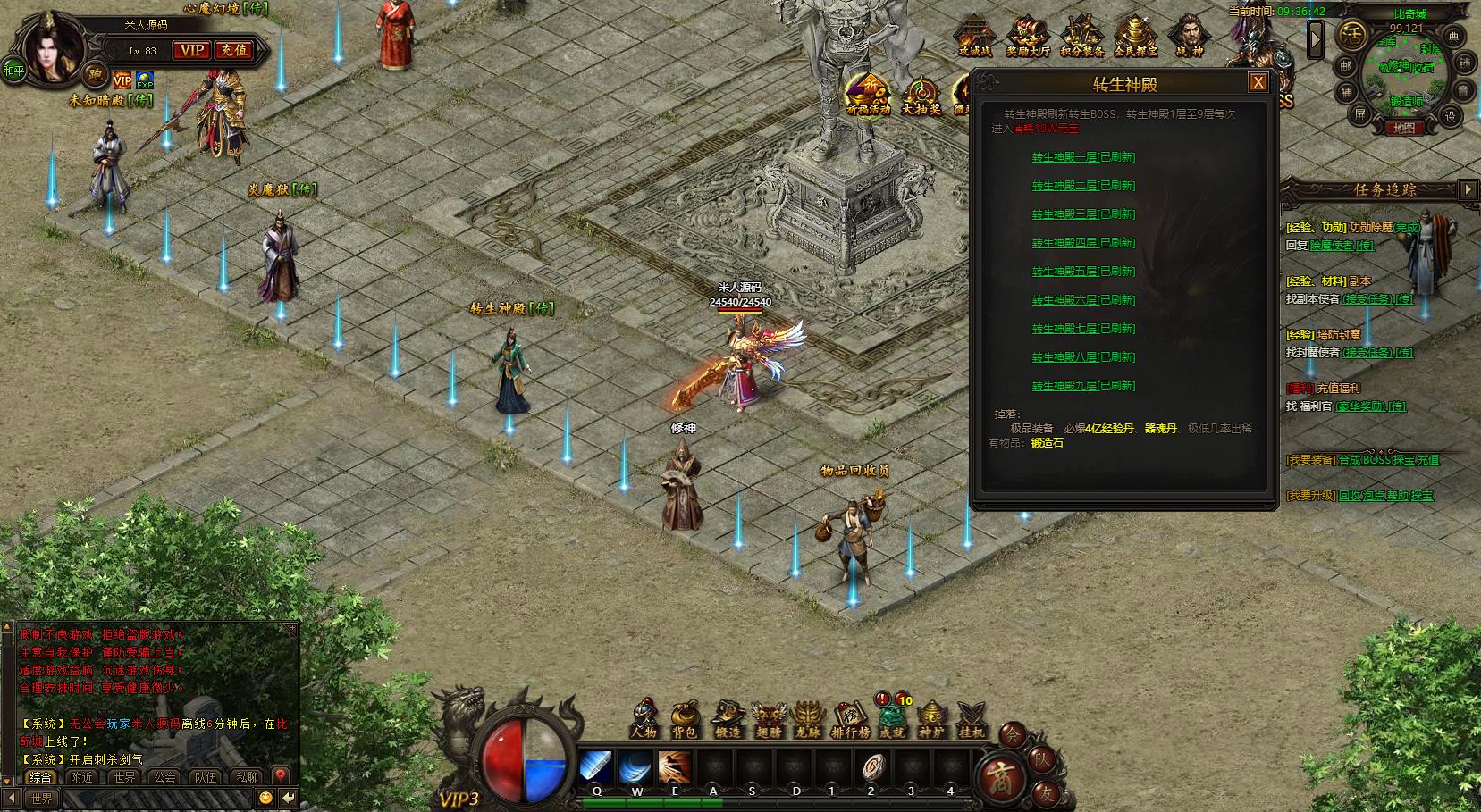
Task: Choose the 转生神殿五层 floor link
Action: (1083, 272)
